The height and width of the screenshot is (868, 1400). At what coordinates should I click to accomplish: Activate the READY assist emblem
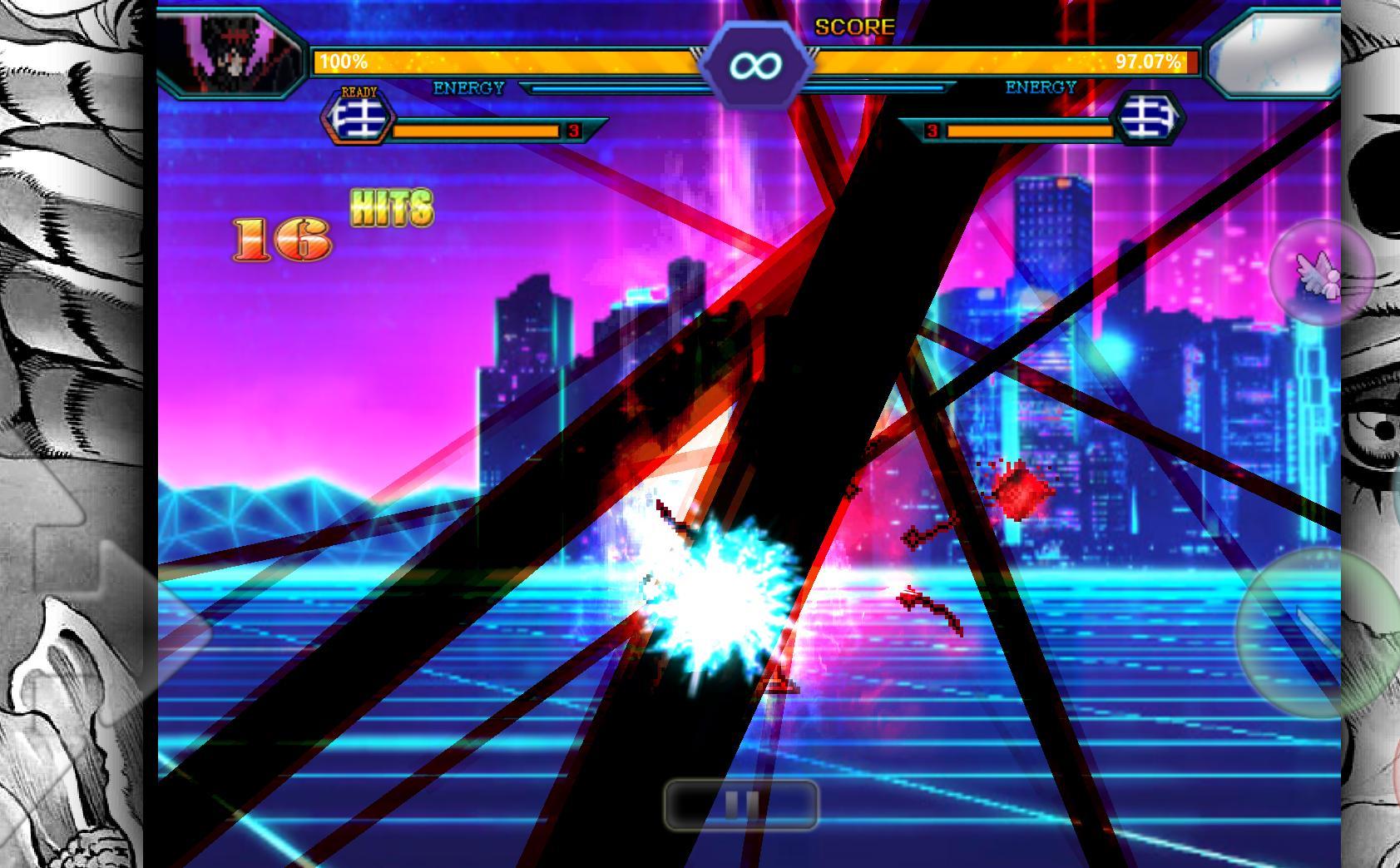click(x=359, y=117)
